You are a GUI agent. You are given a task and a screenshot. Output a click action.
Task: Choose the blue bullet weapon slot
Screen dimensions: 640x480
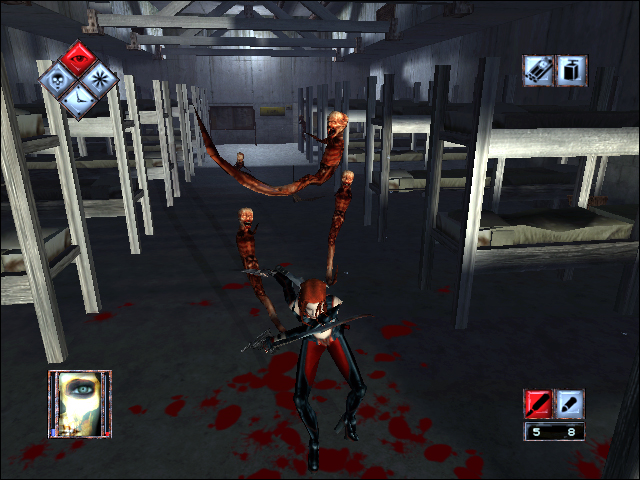pos(569,404)
